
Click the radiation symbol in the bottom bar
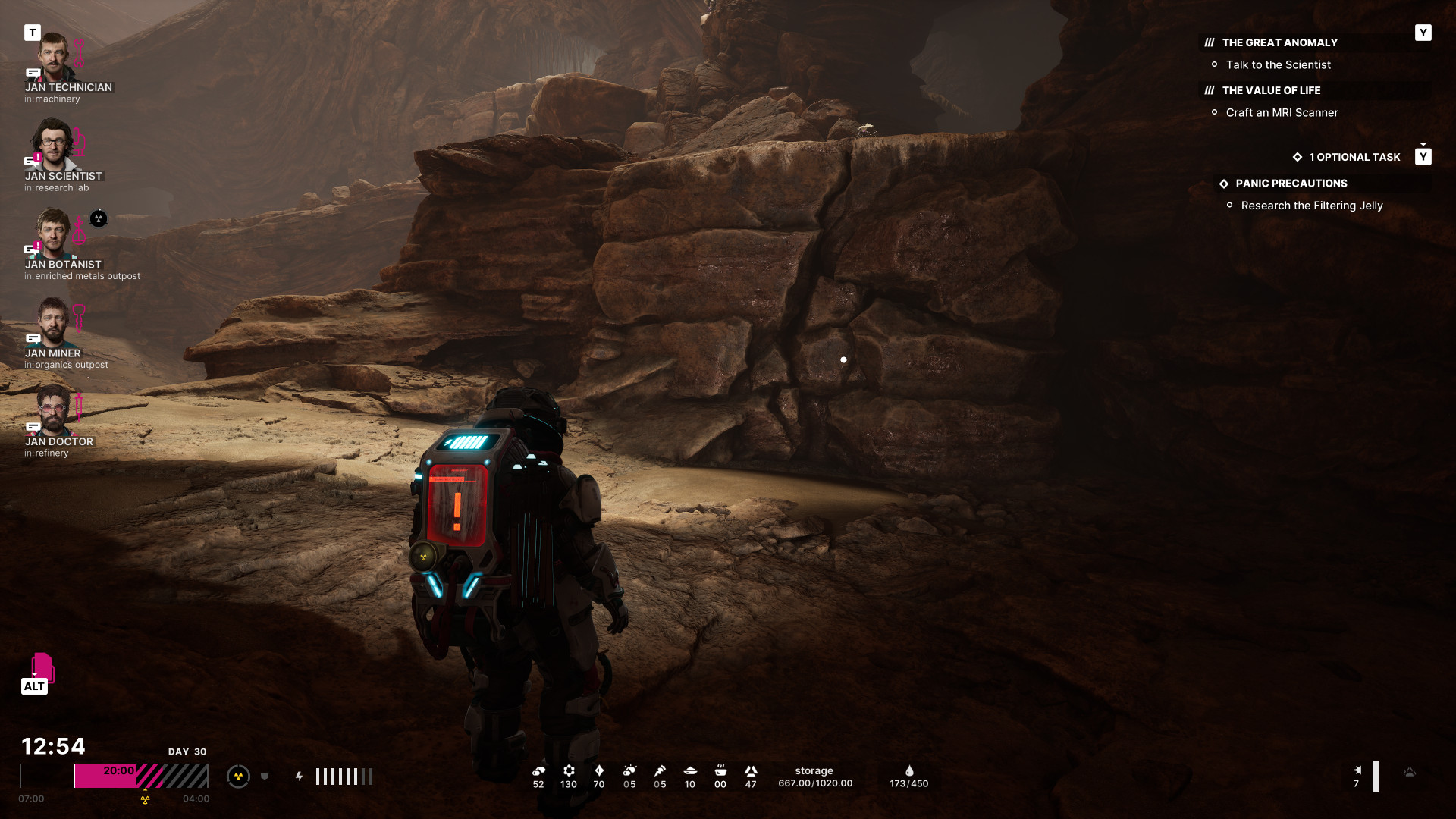[238, 777]
